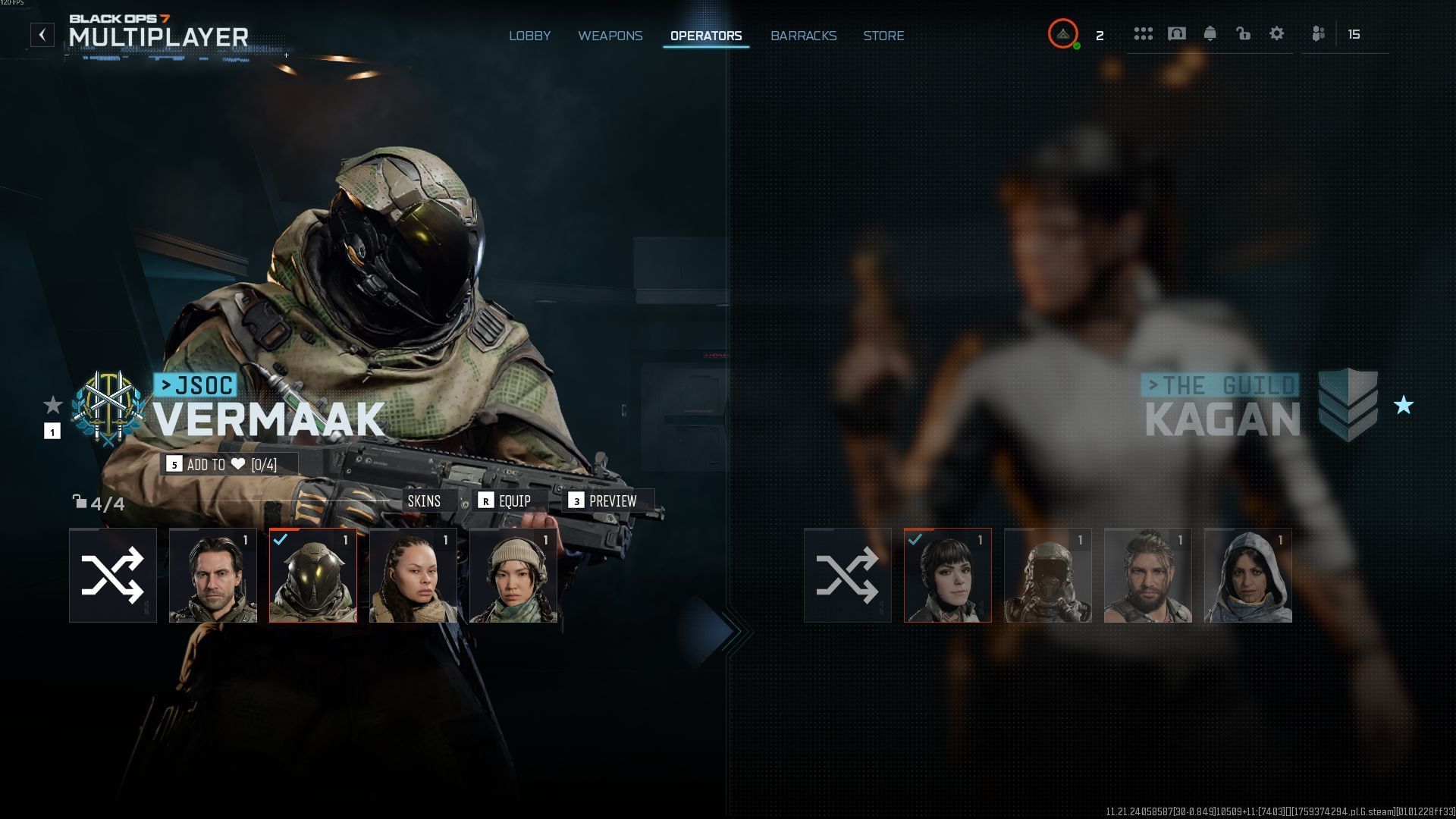Select the bearded male JSOC operator
The width and height of the screenshot is (1456, 819).
(x=213, y=576)
